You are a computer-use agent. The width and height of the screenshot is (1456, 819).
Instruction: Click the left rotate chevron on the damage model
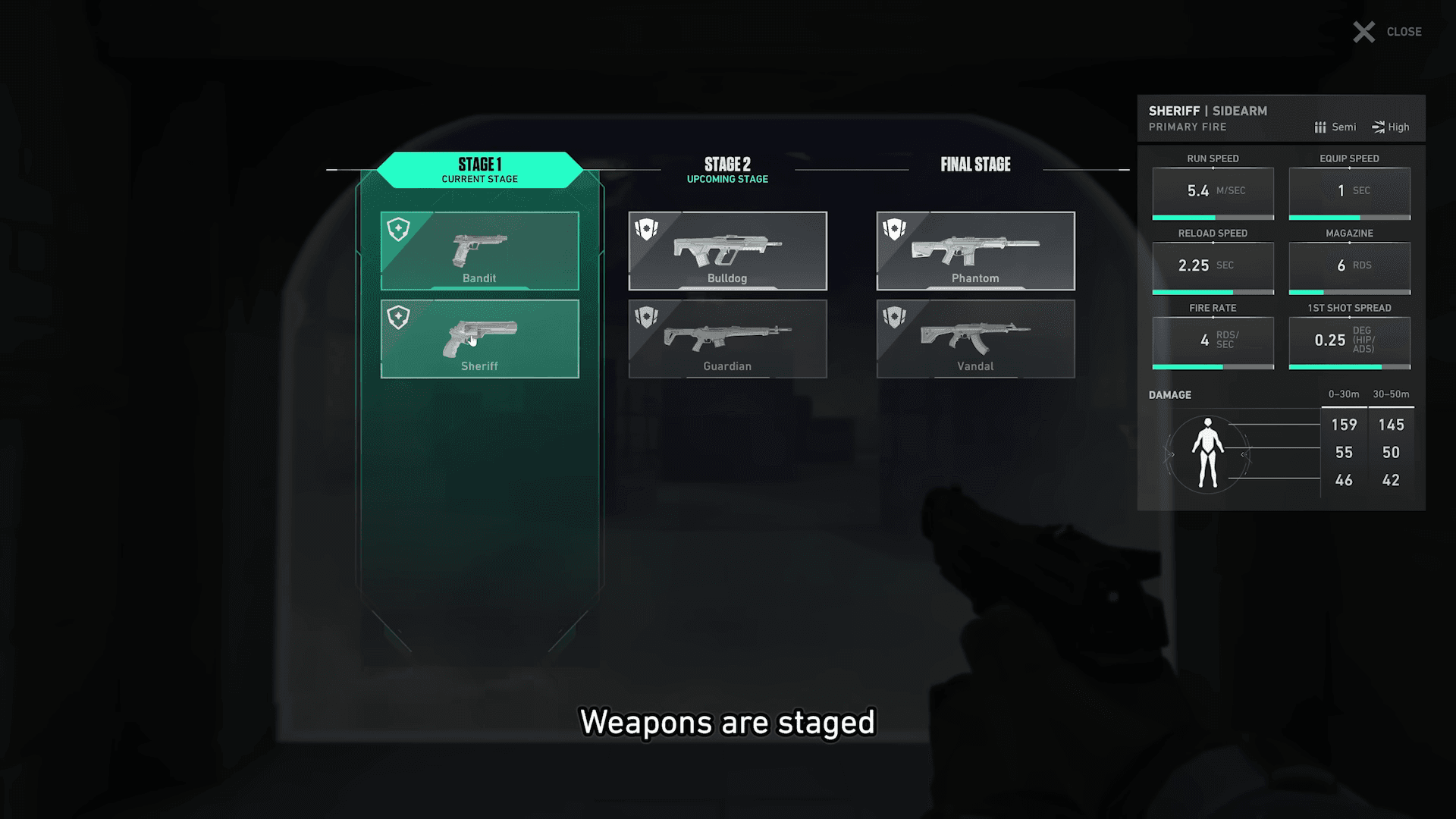point(1170,454)
